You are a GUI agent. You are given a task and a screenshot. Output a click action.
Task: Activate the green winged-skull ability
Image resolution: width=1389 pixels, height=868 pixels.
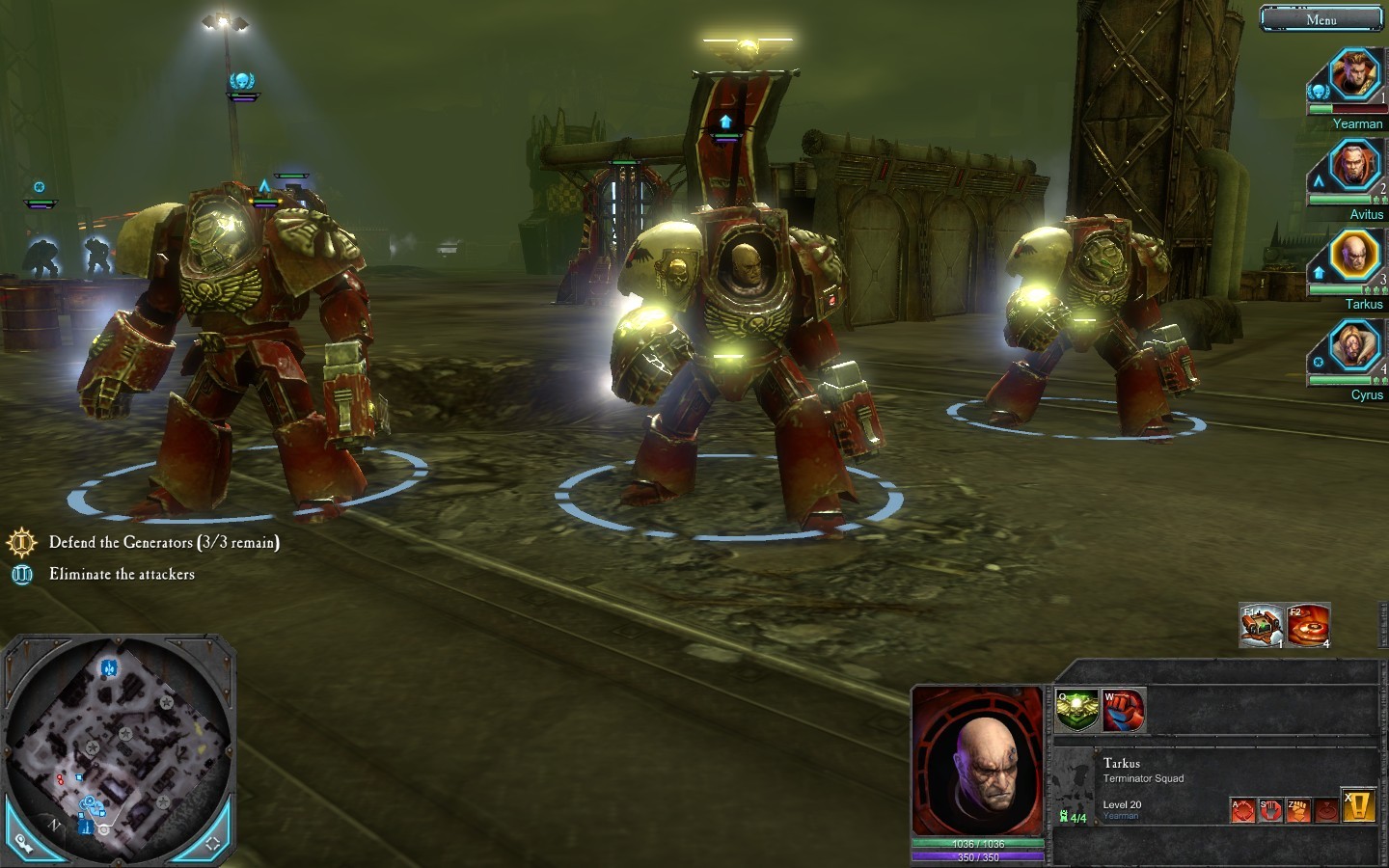[x=1077, y=712]
